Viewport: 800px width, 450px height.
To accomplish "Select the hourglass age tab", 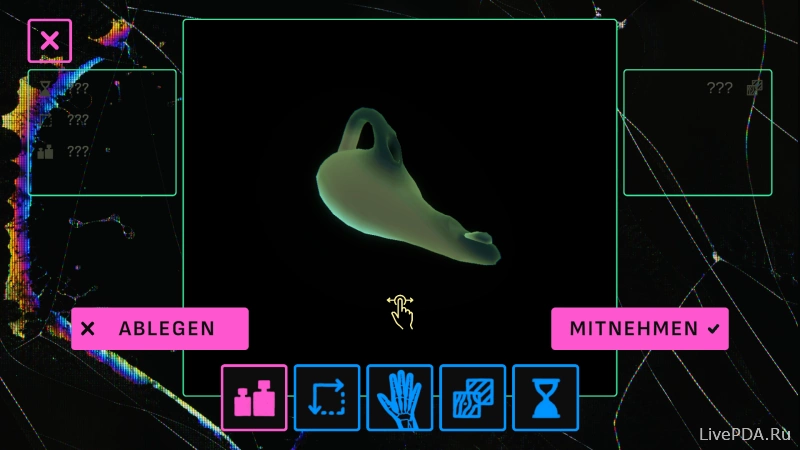I will 546,398.
